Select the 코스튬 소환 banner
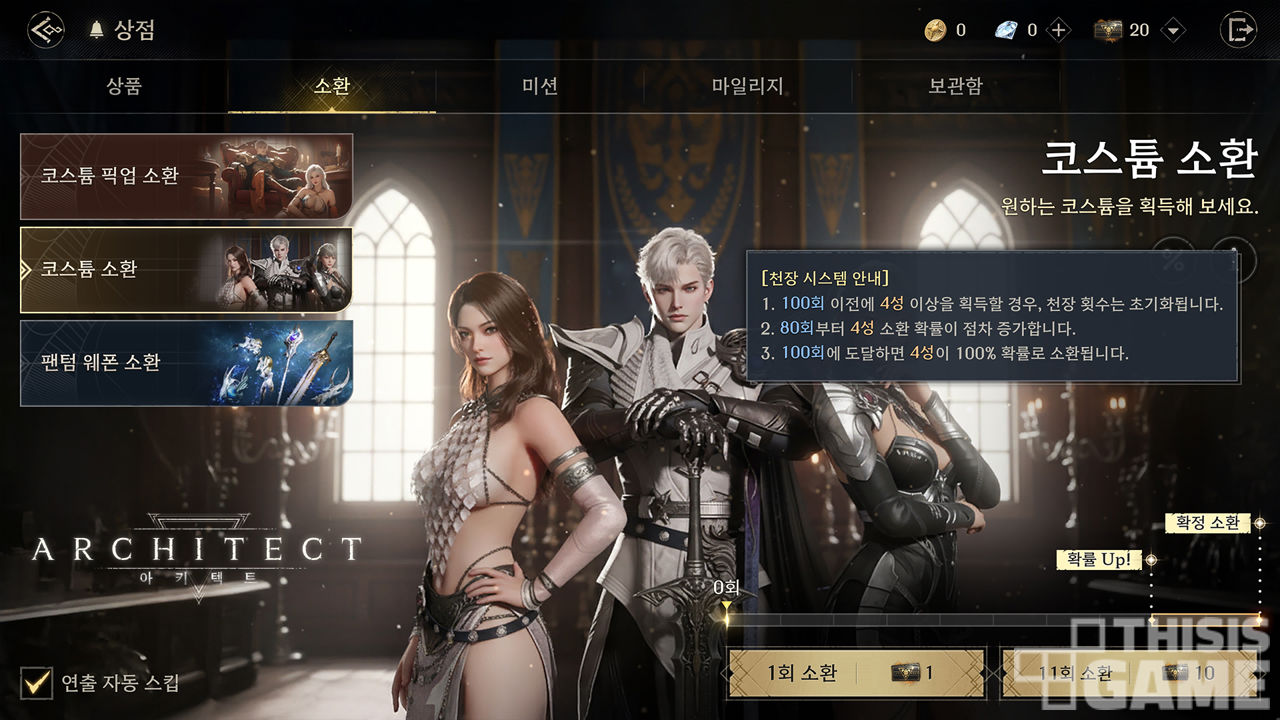1280x720 pixels. coord(186,269)
